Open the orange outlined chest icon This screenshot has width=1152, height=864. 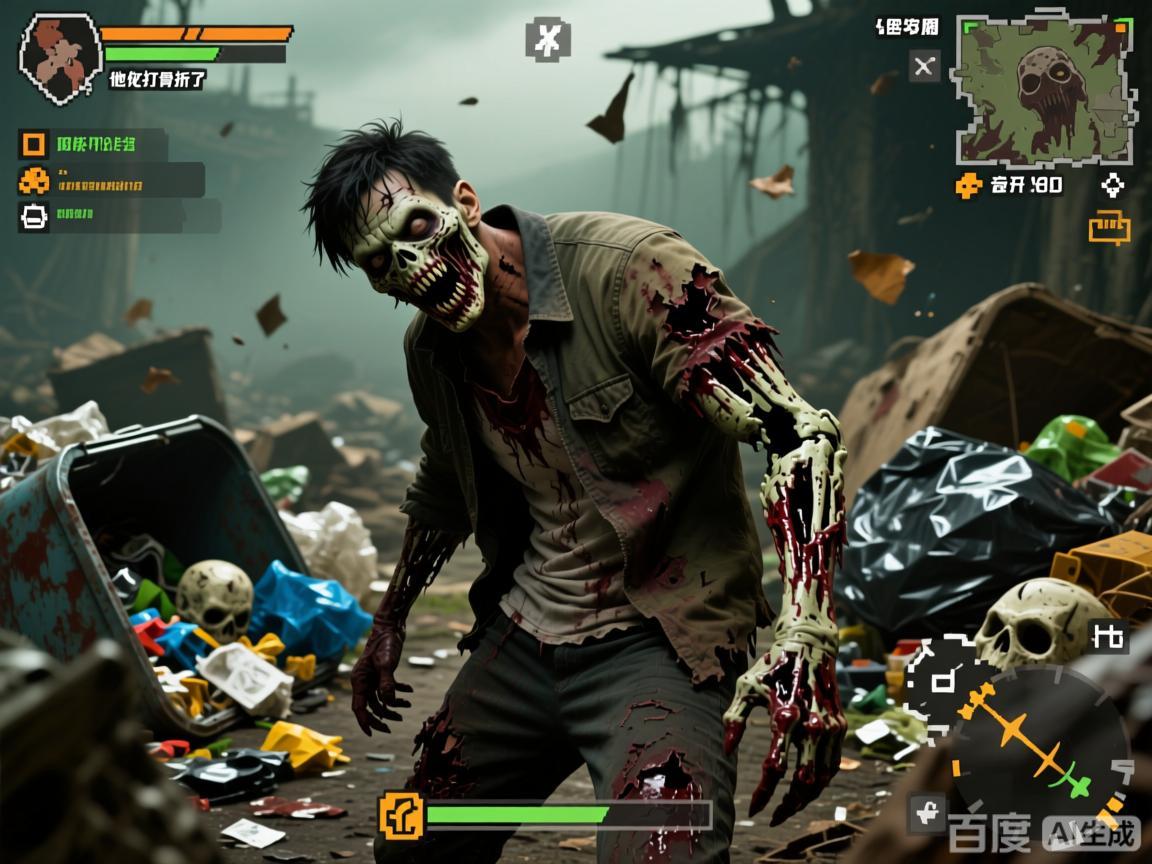pyautogui.click(x=1109, y=228)
